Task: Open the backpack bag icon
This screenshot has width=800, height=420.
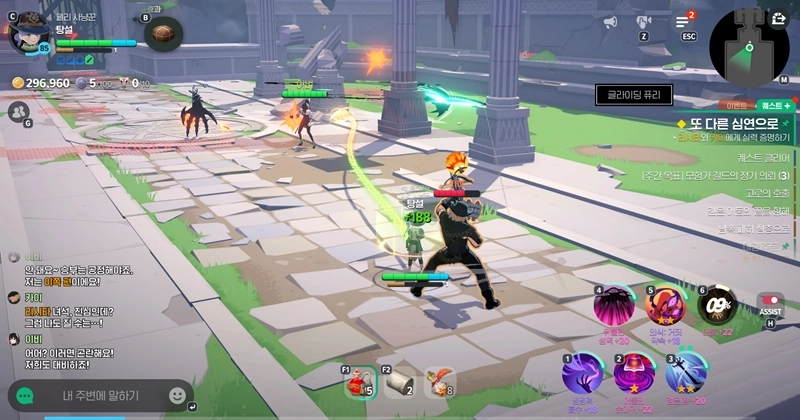Action: (x=162, y=34)
